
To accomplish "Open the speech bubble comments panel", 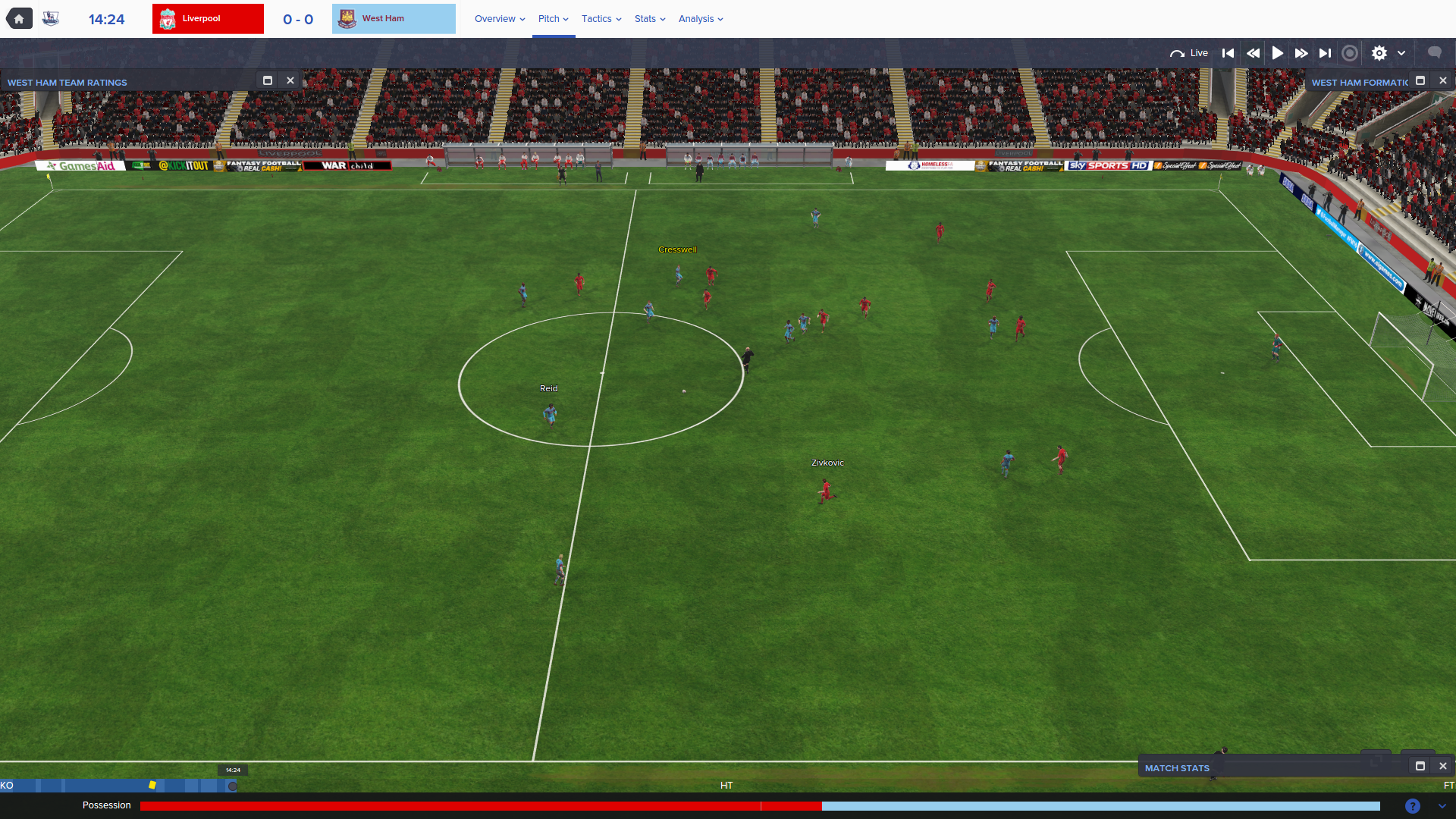I will (1434, 52).
